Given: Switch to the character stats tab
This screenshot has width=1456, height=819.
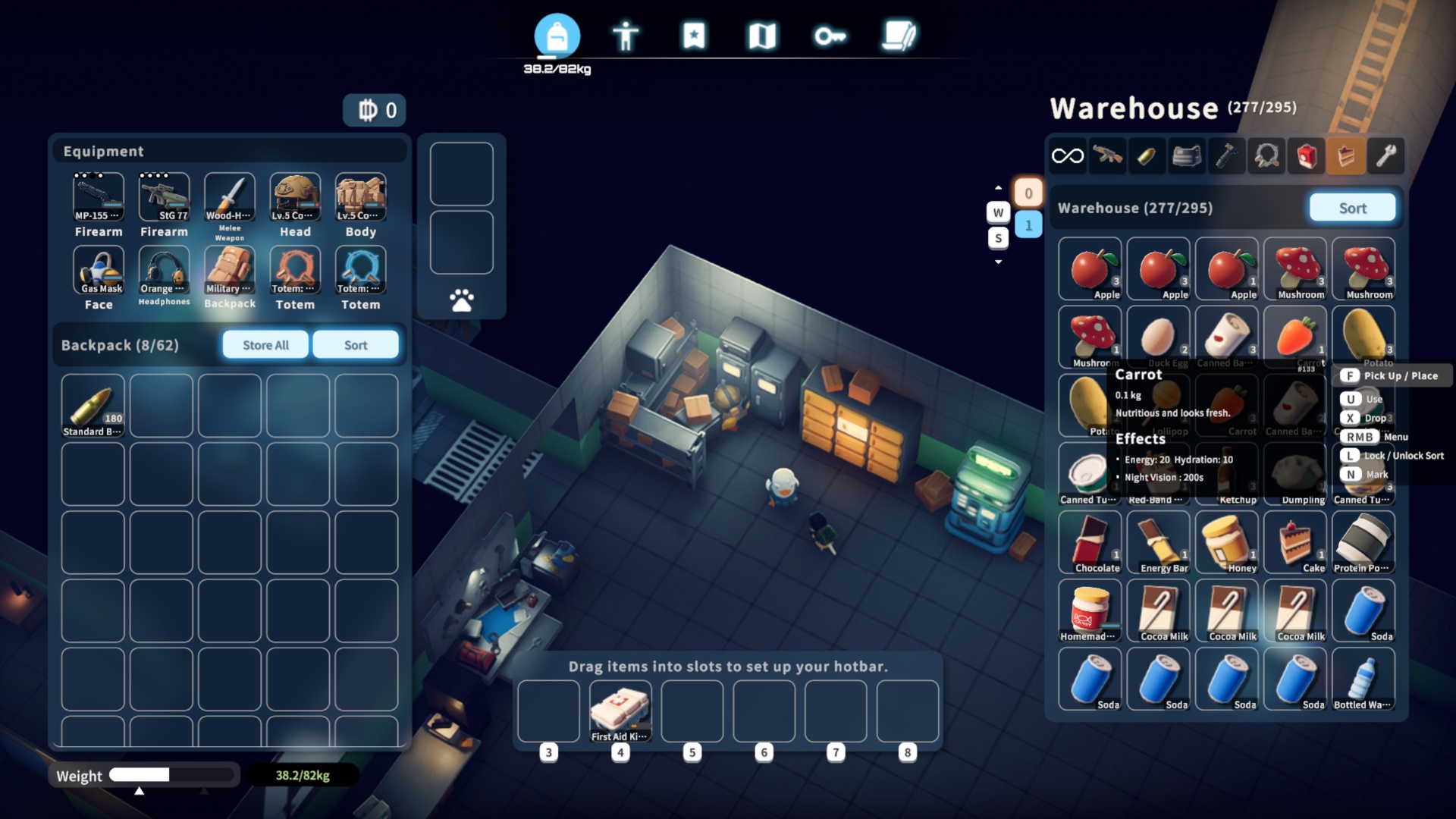Looking at the screenshot, I should point(626,36).
